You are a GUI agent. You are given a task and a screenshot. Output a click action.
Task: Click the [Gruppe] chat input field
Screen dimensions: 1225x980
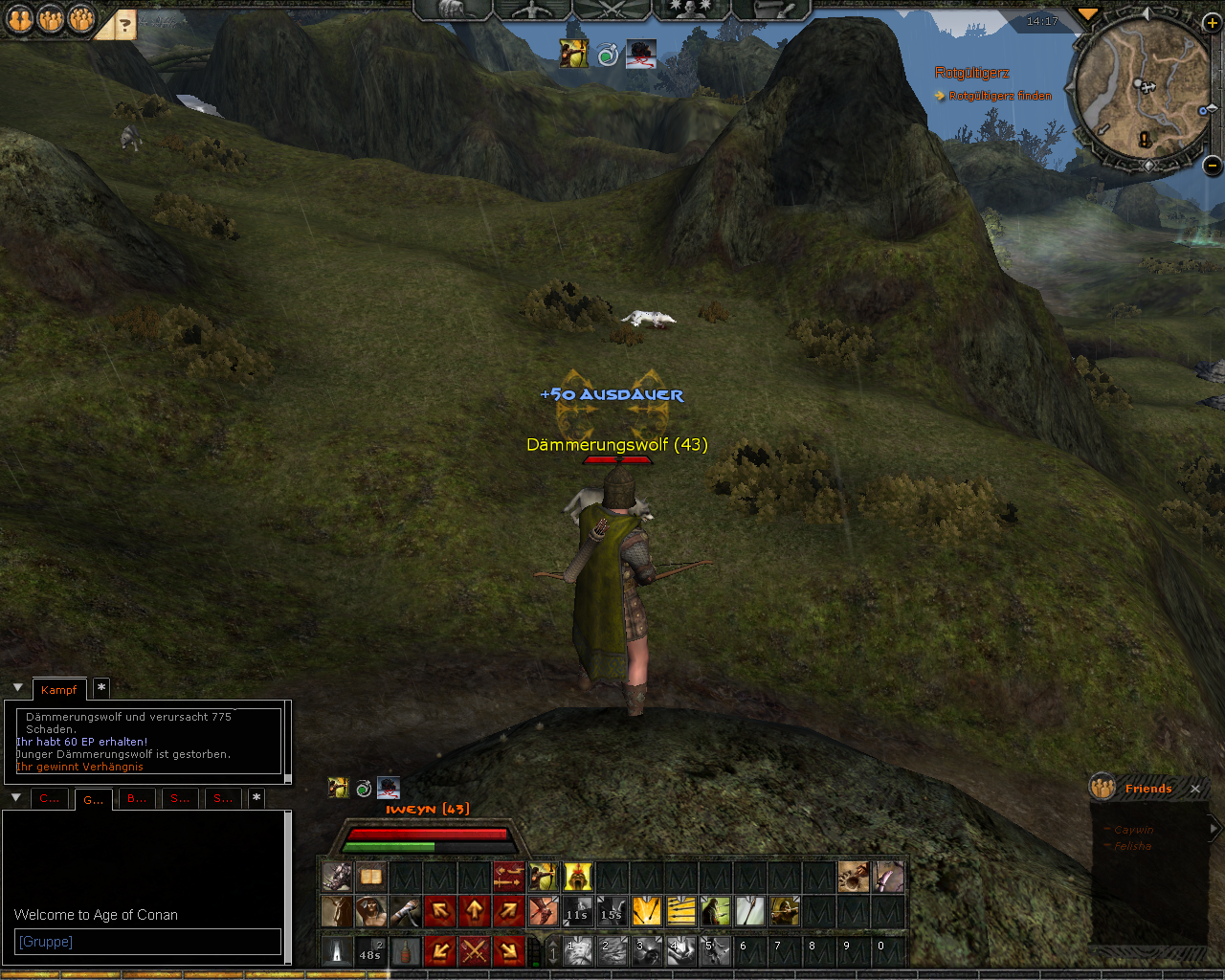click(148, 942)
